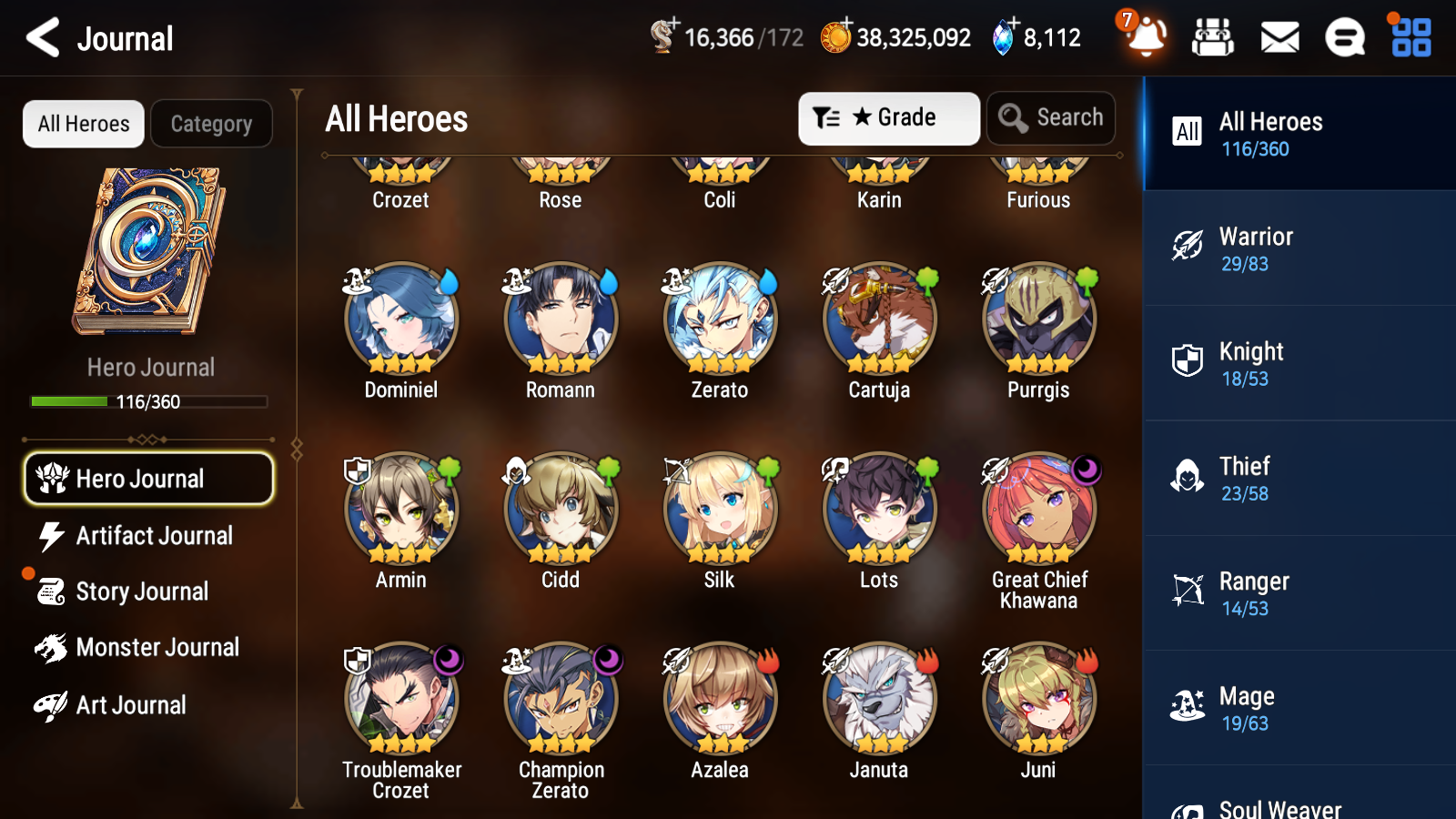Image resolution: width=1456 pixels, height=819 pixels.
Task: Switch to the Category tab
Action: click(x=211, y=124)
